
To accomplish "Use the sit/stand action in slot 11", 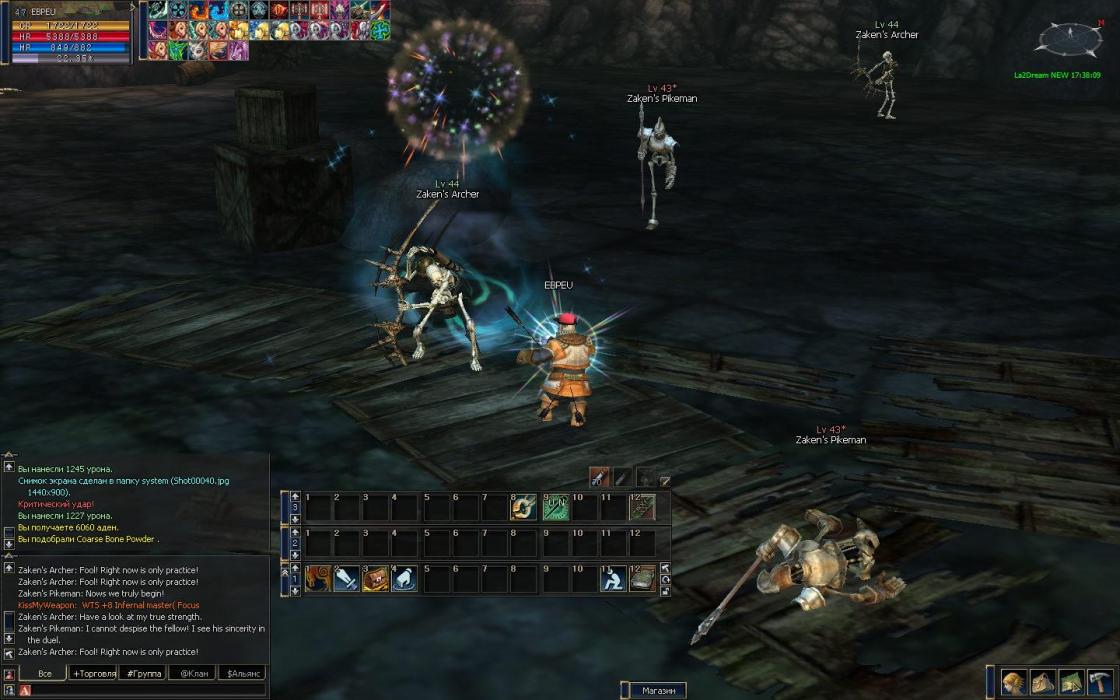I will point(612,579).
